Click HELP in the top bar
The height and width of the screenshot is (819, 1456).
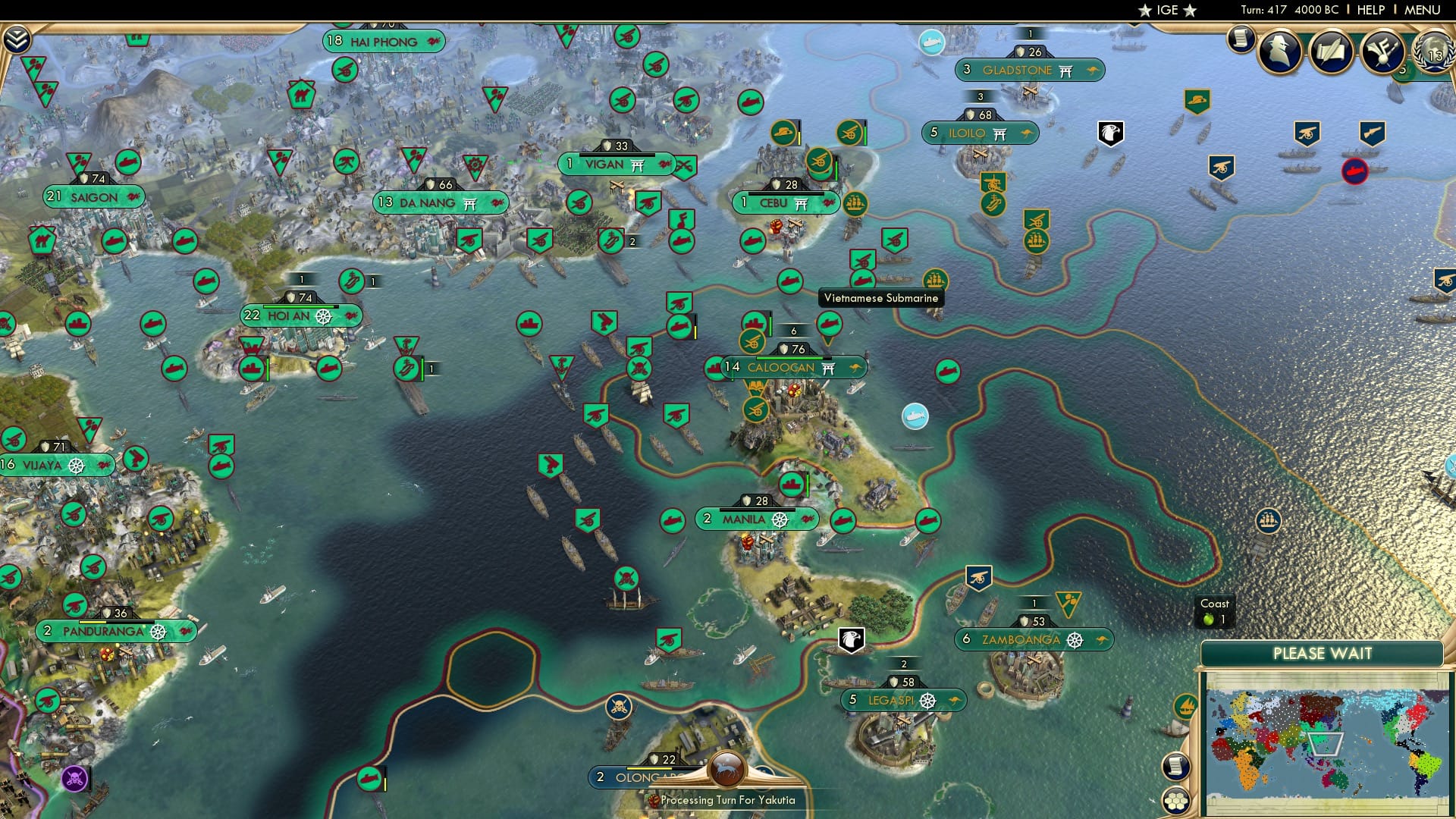tap(1370, 9)
